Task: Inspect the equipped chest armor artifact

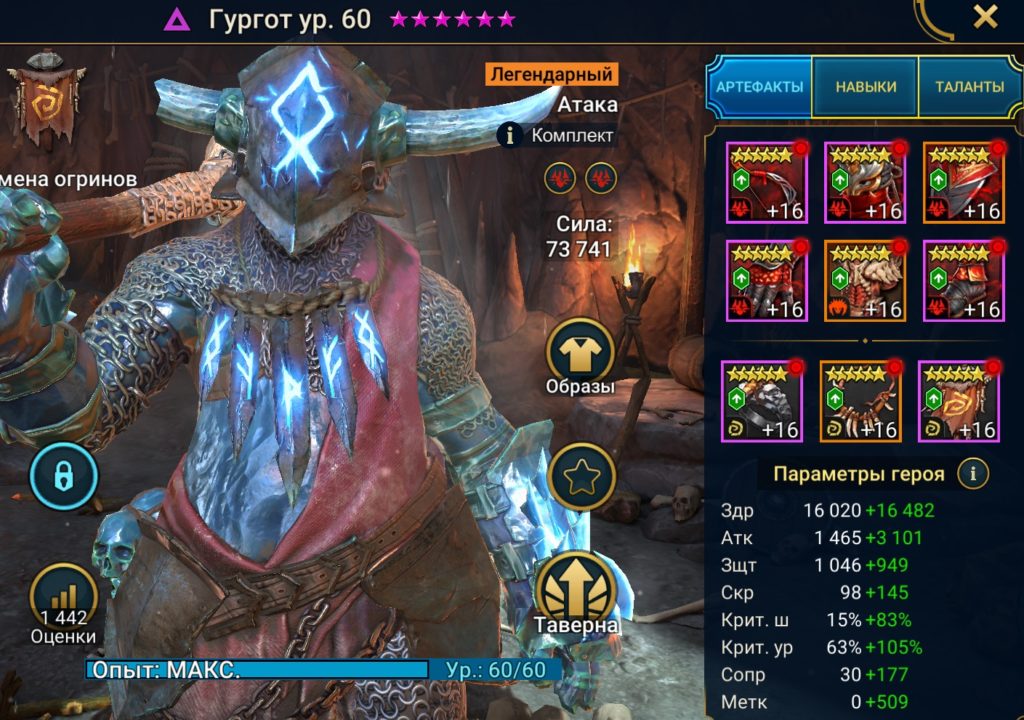Action: coord(864,280)
